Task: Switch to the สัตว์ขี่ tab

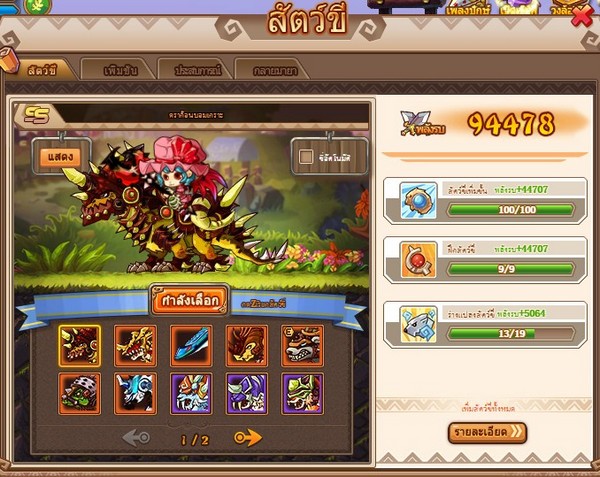Action: 44,69
